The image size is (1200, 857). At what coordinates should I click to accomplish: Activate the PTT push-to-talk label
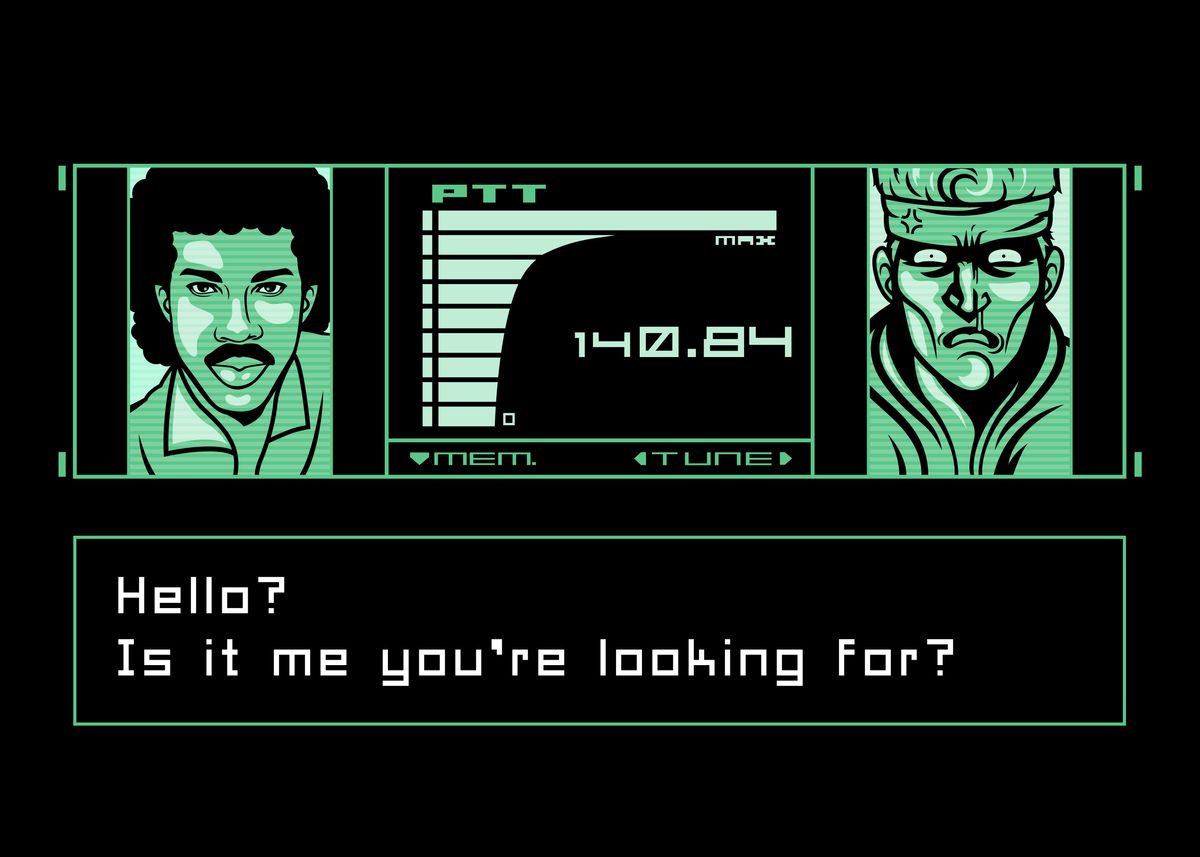(489, 194)
